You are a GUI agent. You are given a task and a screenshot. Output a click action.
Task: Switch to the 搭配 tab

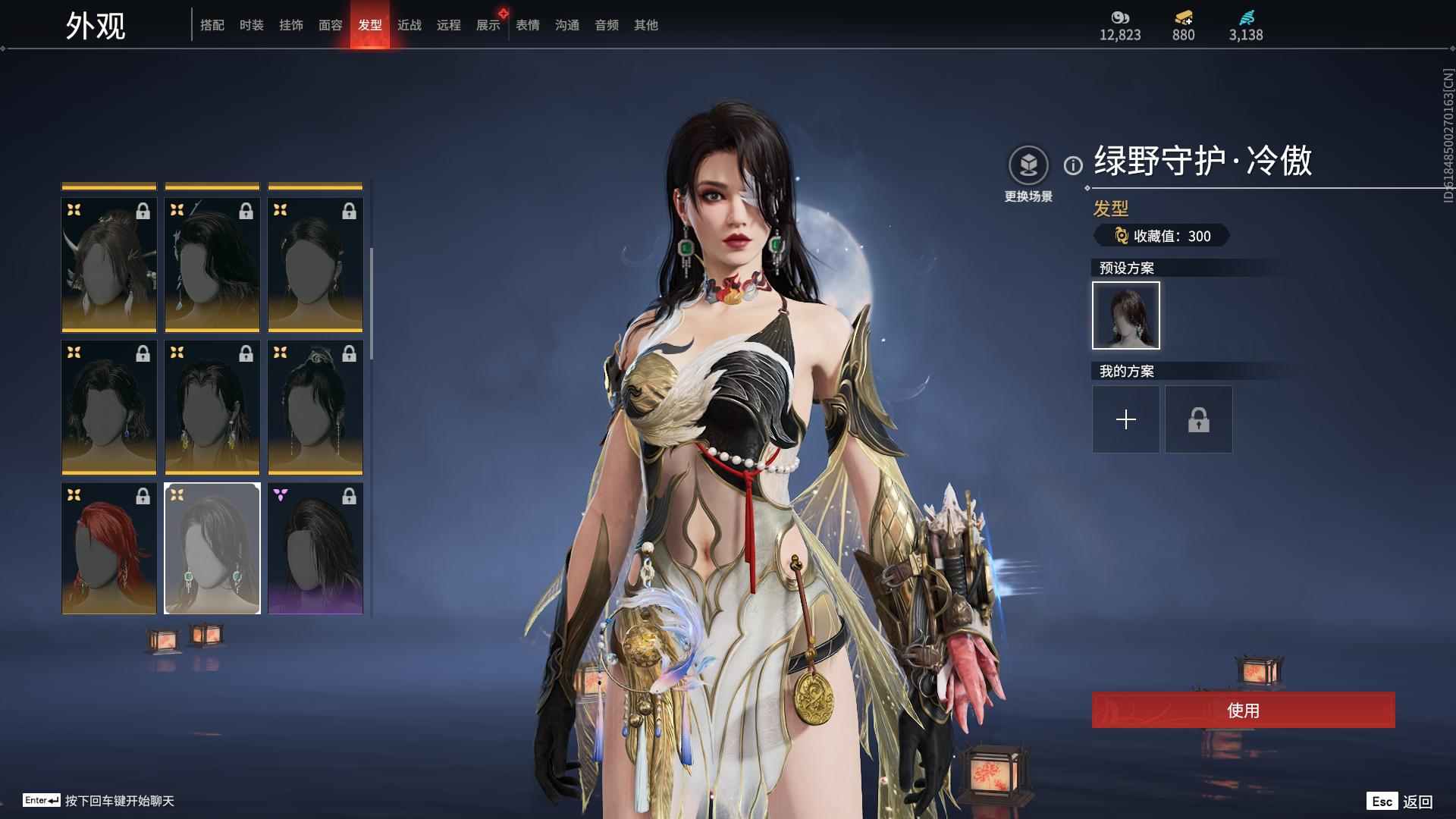(x=212, y=25)
